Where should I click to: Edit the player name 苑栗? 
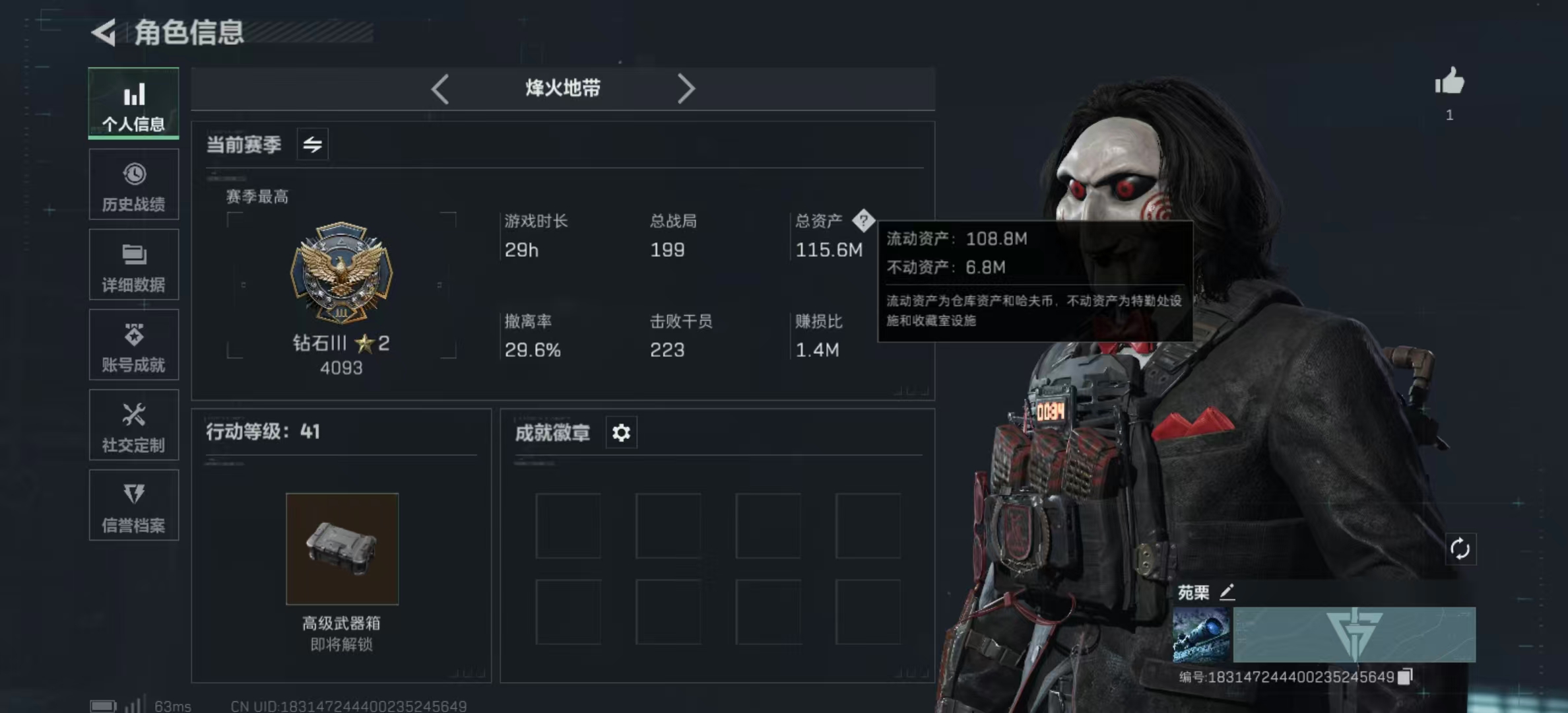coord(1227,592)
